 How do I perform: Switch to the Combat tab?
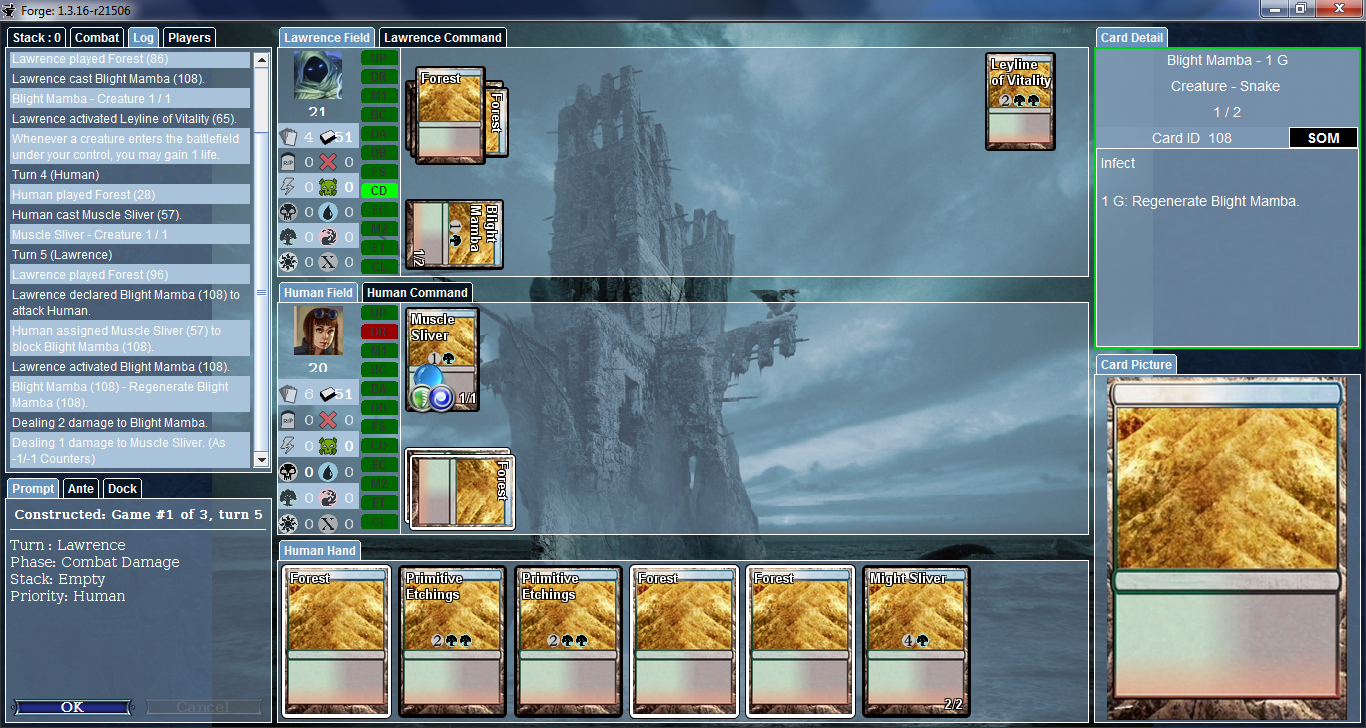pyautogui.click(x=97, y=38)
